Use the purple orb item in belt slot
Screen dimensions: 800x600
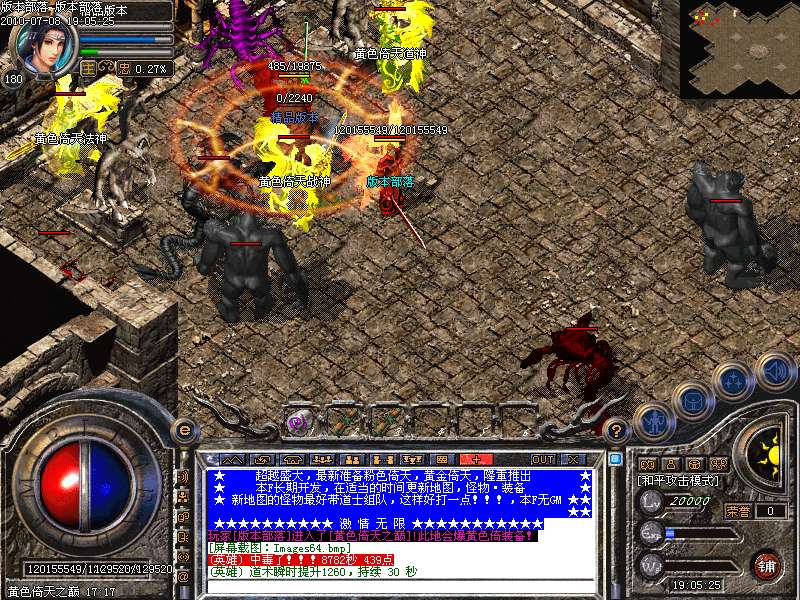(296, 422)
